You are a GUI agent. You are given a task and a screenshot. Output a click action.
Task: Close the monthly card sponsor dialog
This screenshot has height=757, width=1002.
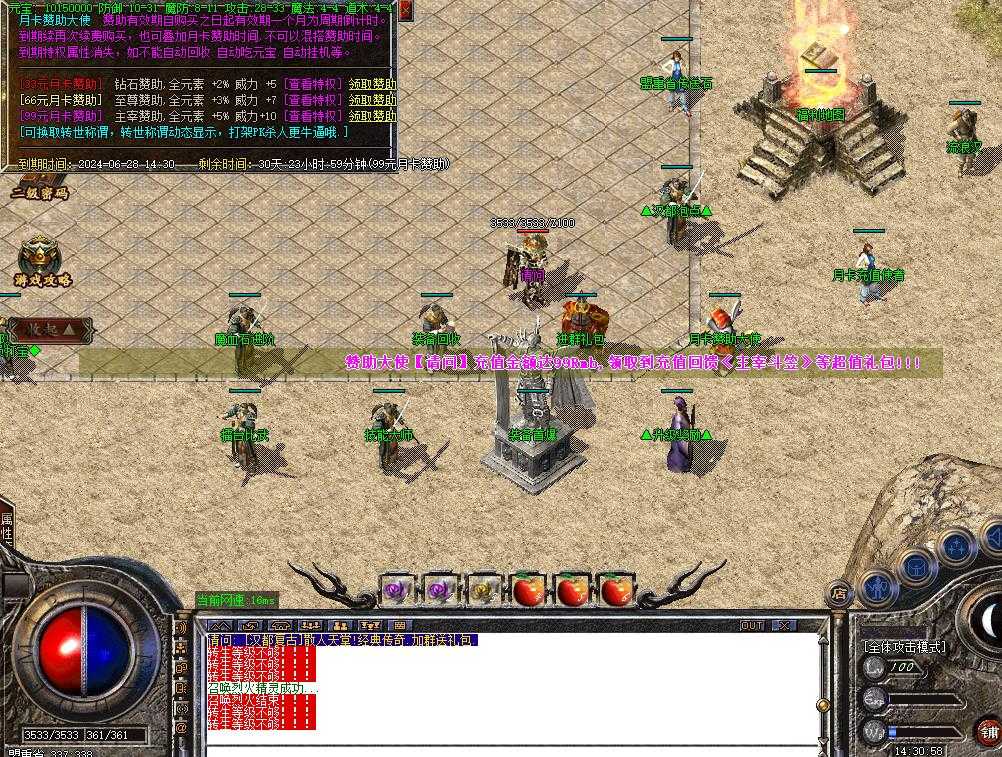[x=406, y=10]
